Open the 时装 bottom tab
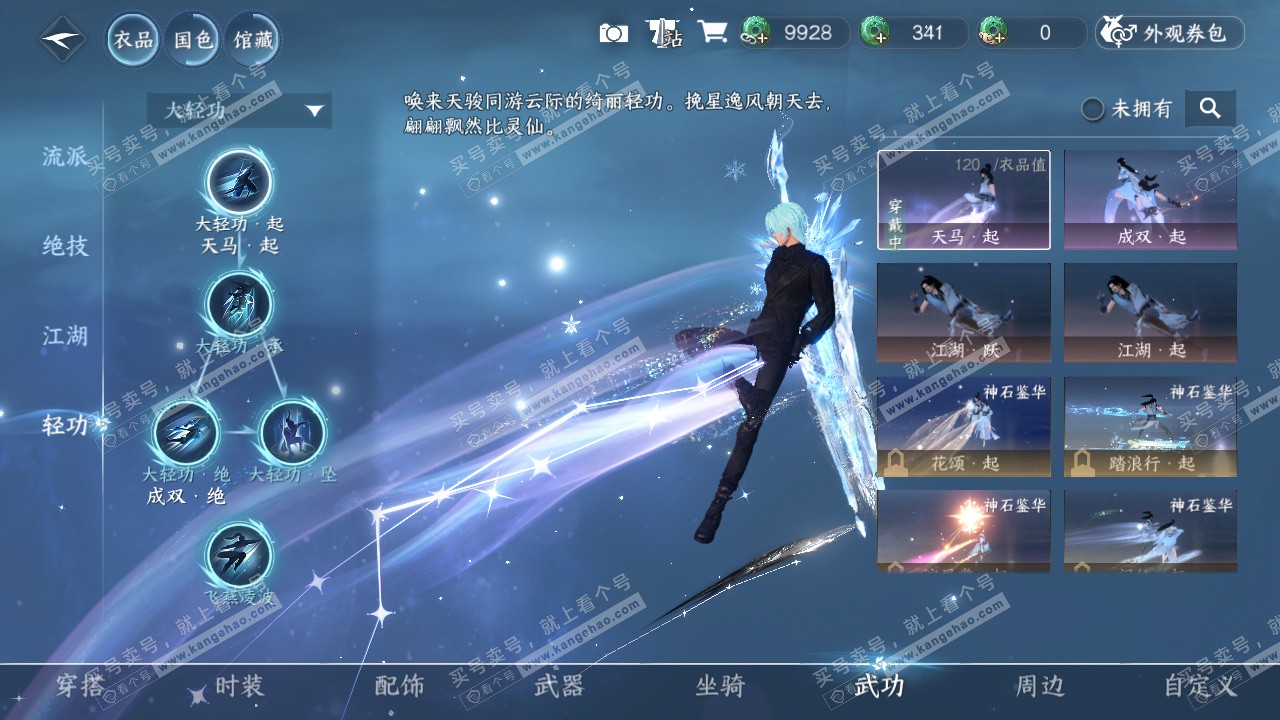The height and width of the screenshot is (720, 1280). pos(239,686)
